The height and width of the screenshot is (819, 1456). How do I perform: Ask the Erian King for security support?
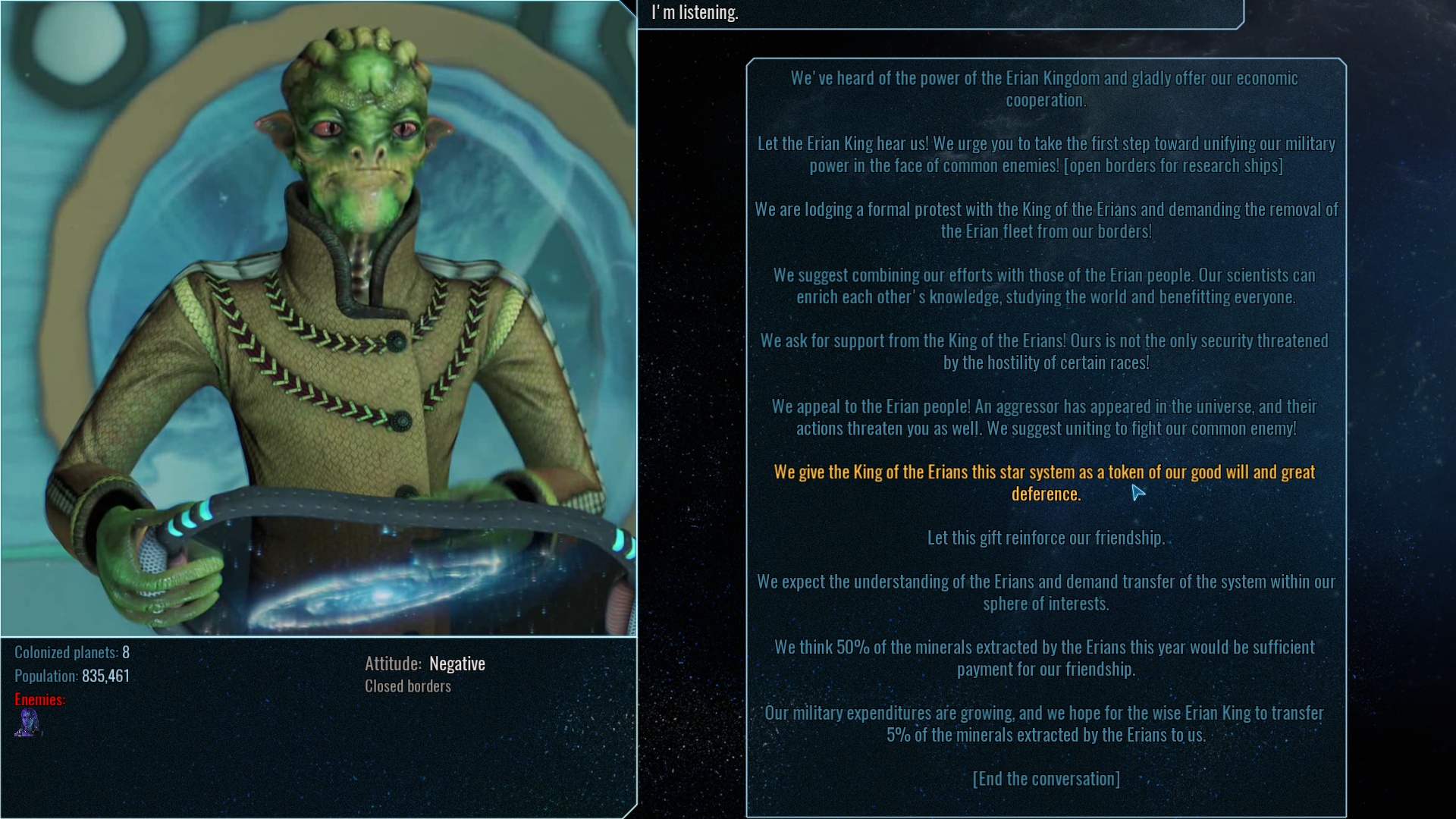[1045, 351]
